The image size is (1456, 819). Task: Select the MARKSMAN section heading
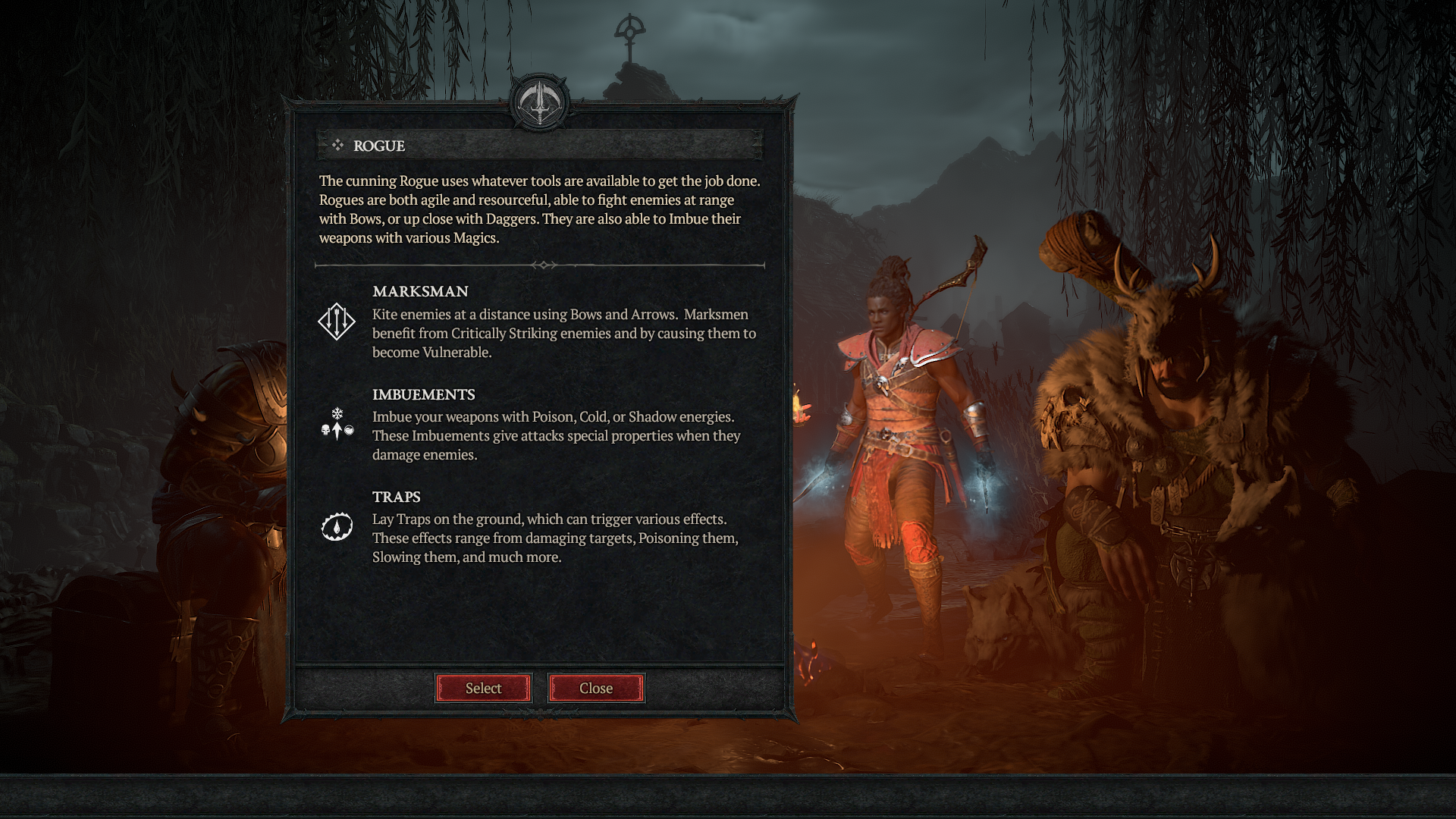pyautogui.click(x=419, y=291)
